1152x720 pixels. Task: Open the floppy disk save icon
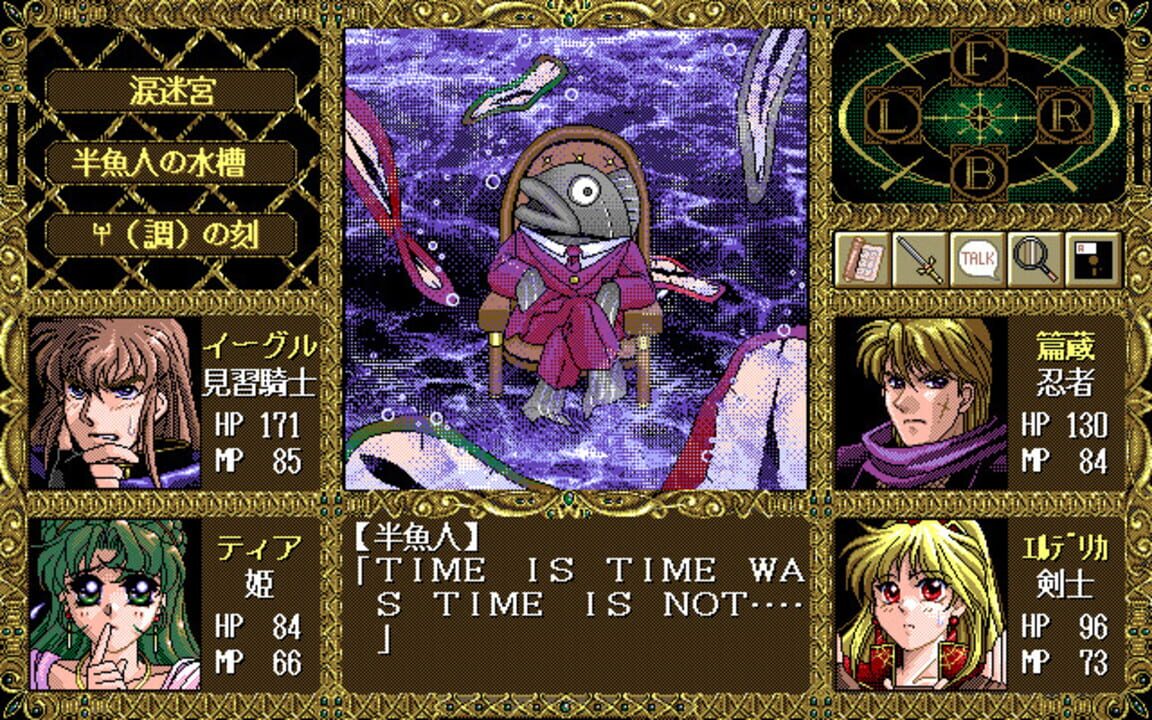[x=1092, y=260]
